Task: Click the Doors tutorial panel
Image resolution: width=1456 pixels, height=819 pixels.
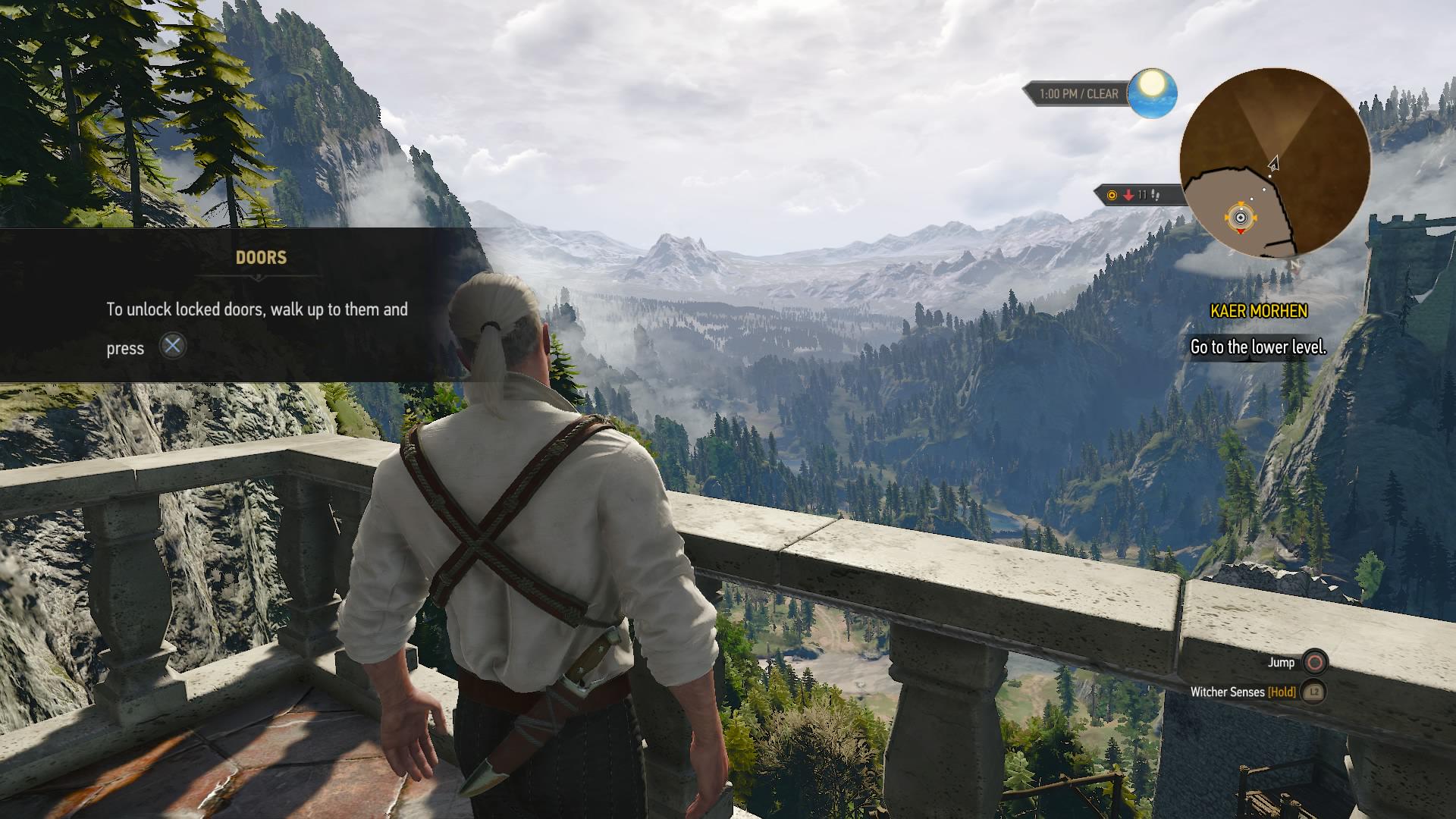Action: [x=243, y=305]
